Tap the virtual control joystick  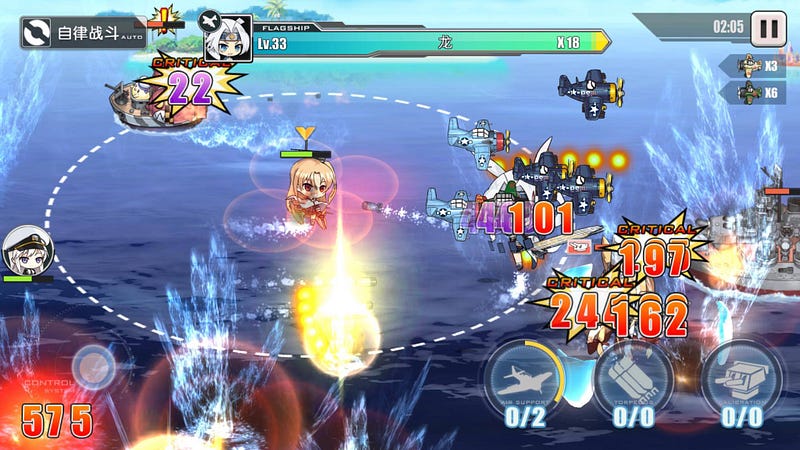[x=93, y=367]
